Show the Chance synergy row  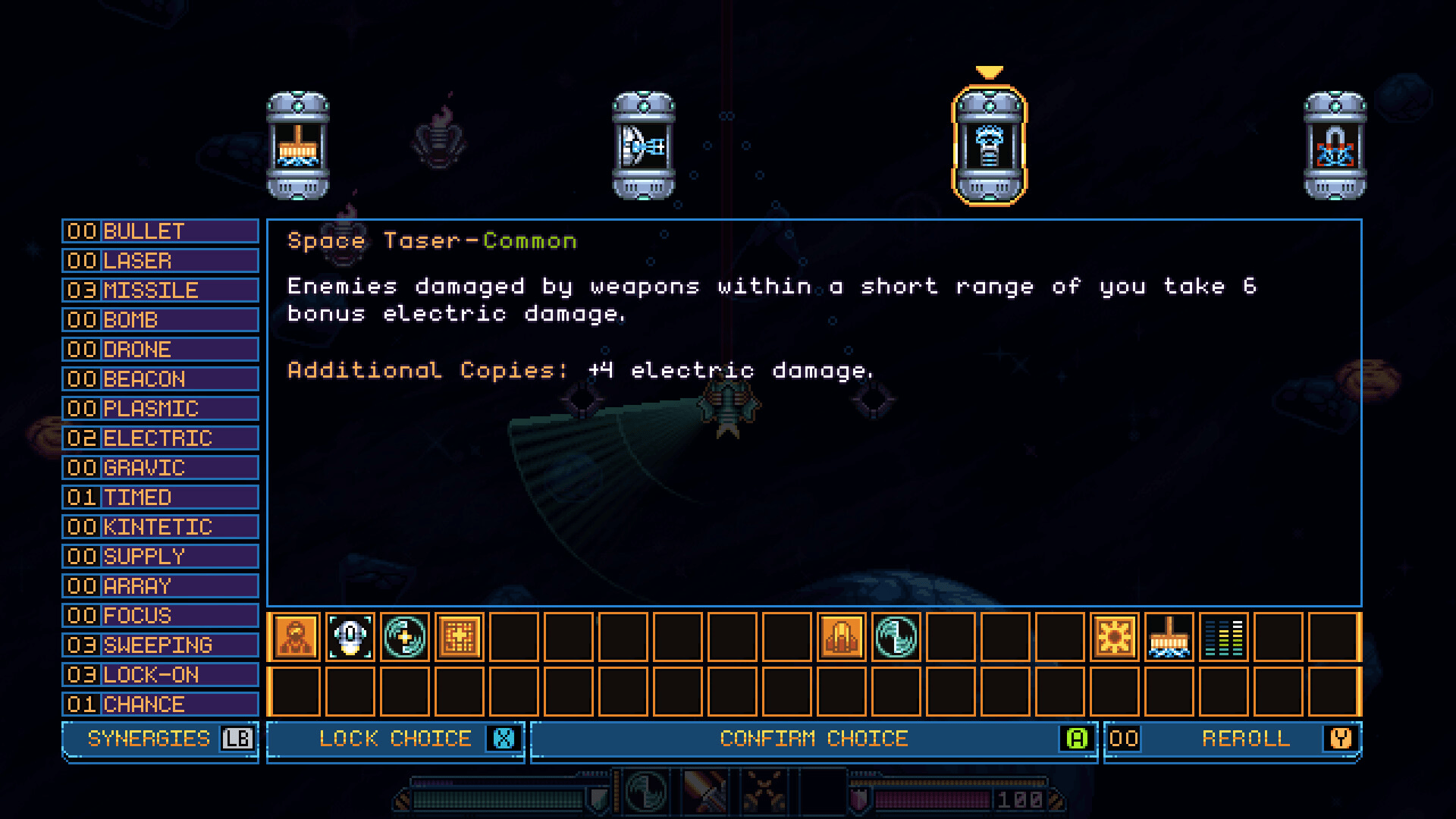click(x=160, y=704)
